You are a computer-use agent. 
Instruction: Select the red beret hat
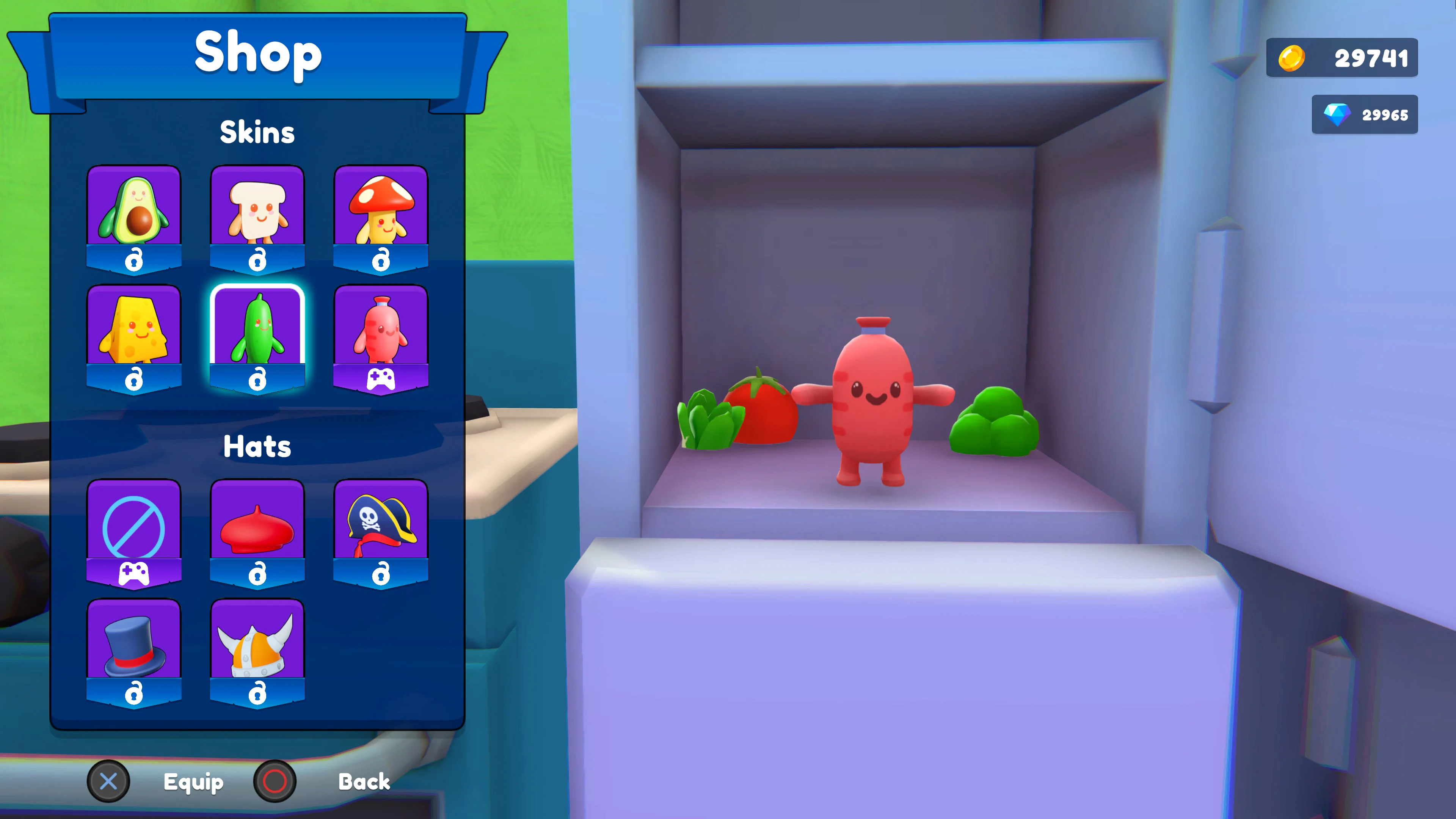click(258, 526)
